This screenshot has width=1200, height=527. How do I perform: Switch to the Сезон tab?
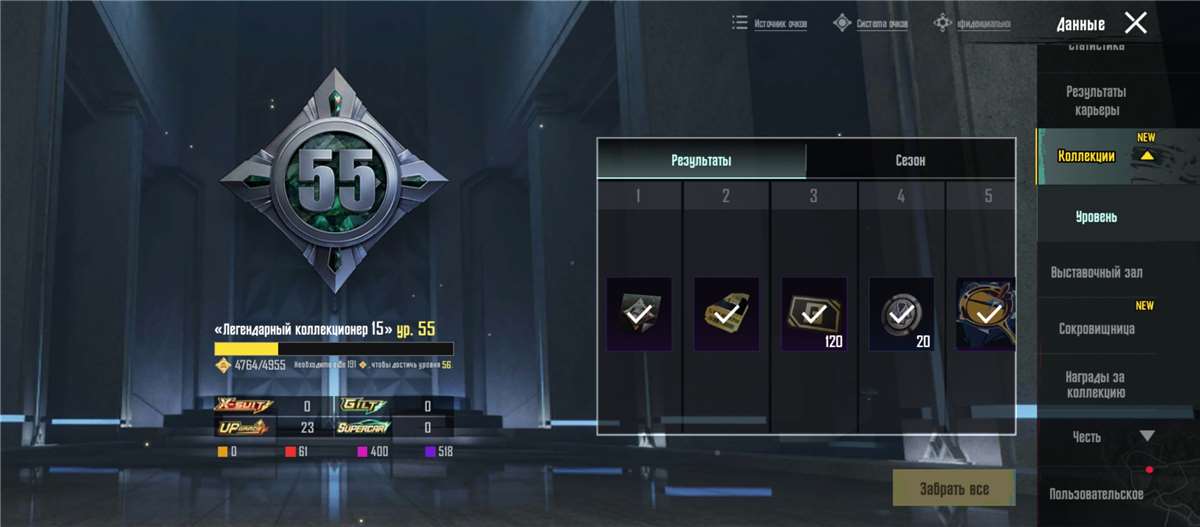910,161
